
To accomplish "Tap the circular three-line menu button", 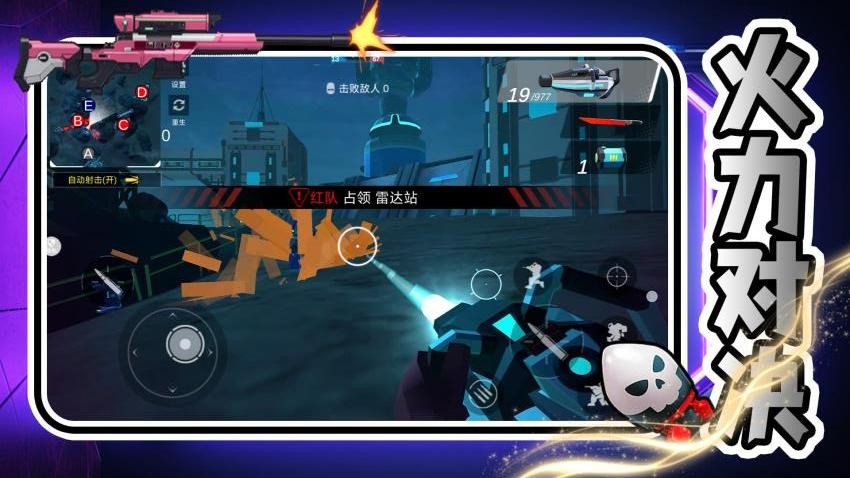I will (x=483, y=393).
